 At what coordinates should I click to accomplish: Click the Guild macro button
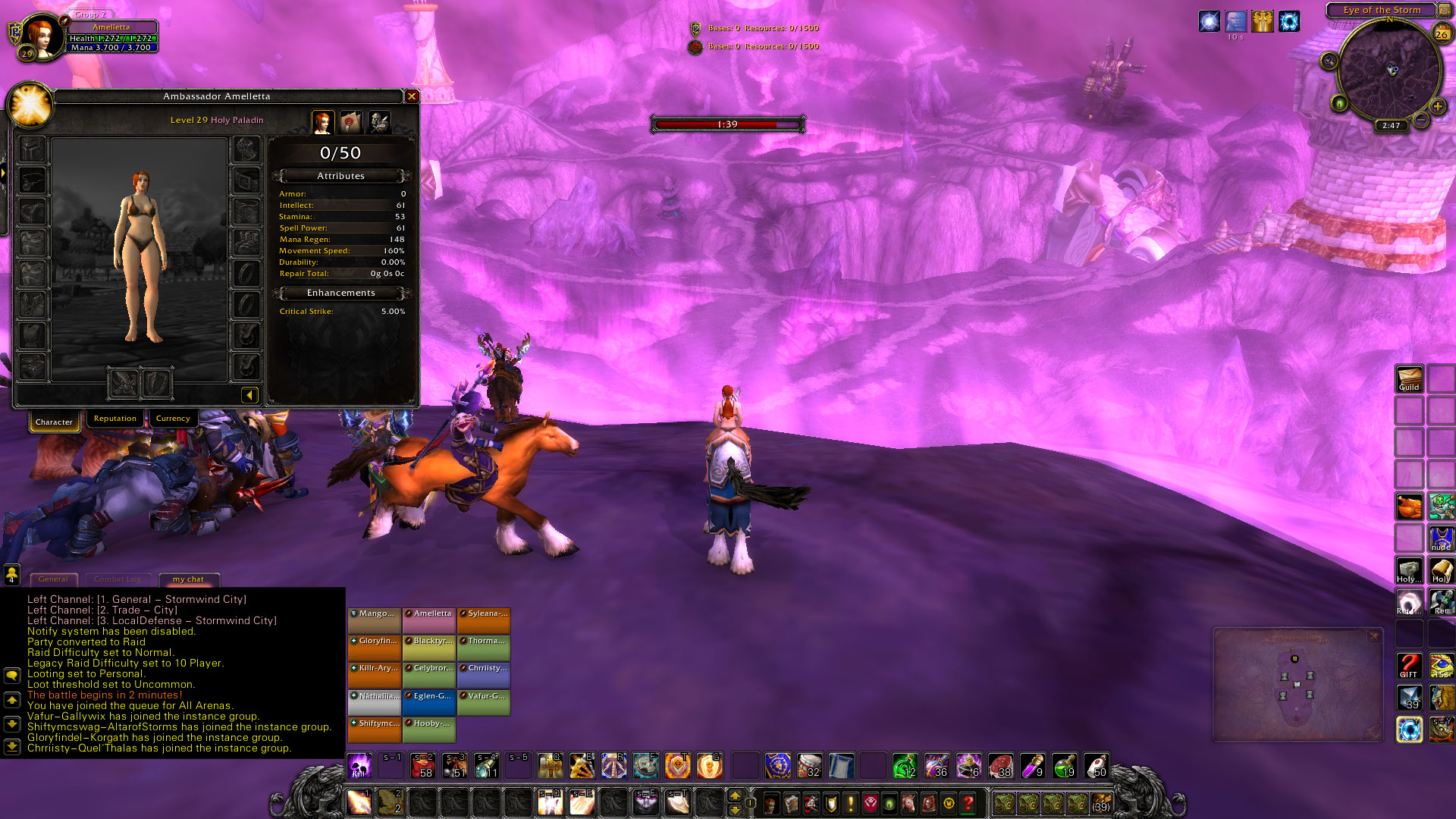[x=1409, y=379]
